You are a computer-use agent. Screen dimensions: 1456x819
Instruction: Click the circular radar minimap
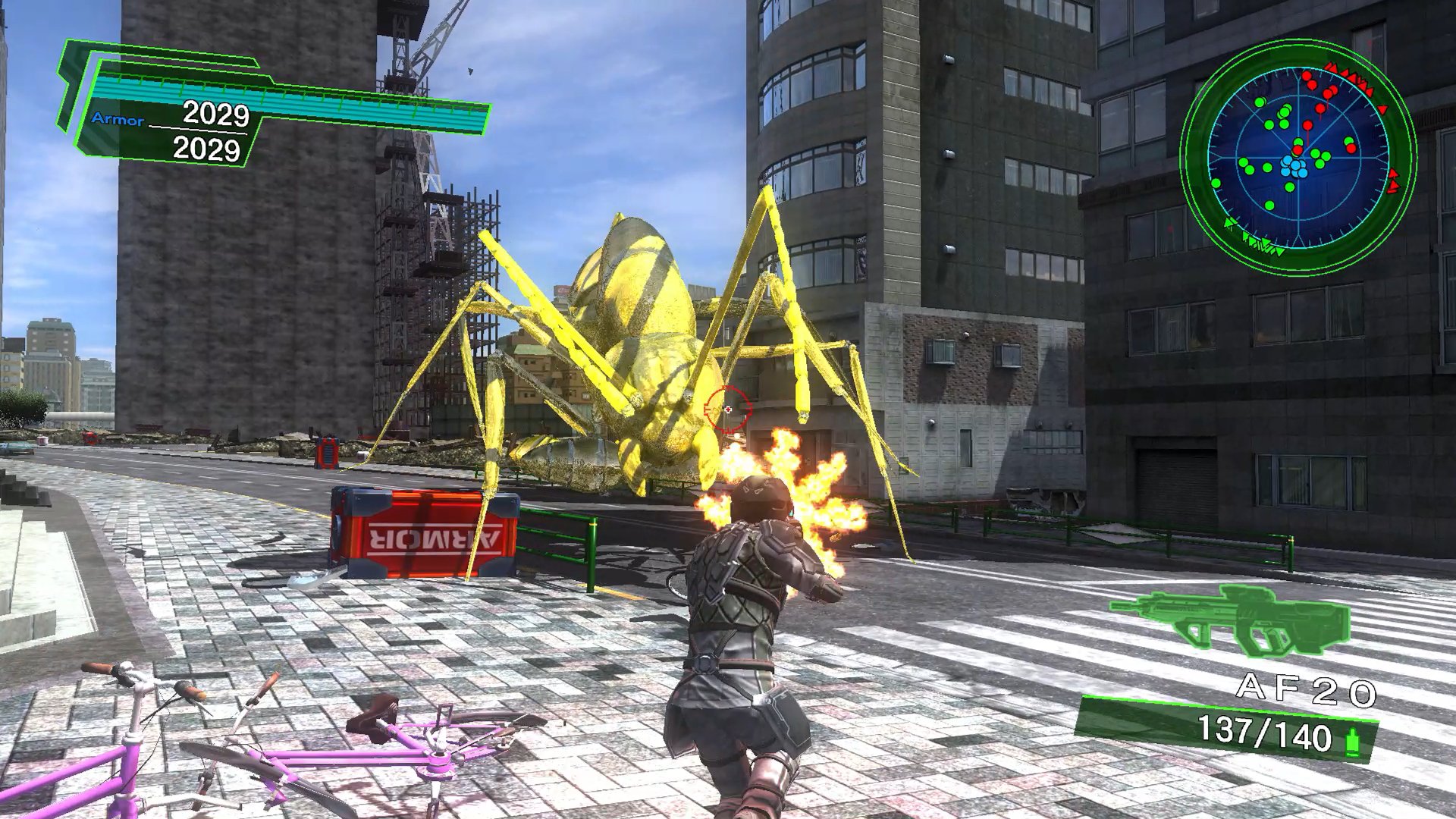[x=1298, y=157]
